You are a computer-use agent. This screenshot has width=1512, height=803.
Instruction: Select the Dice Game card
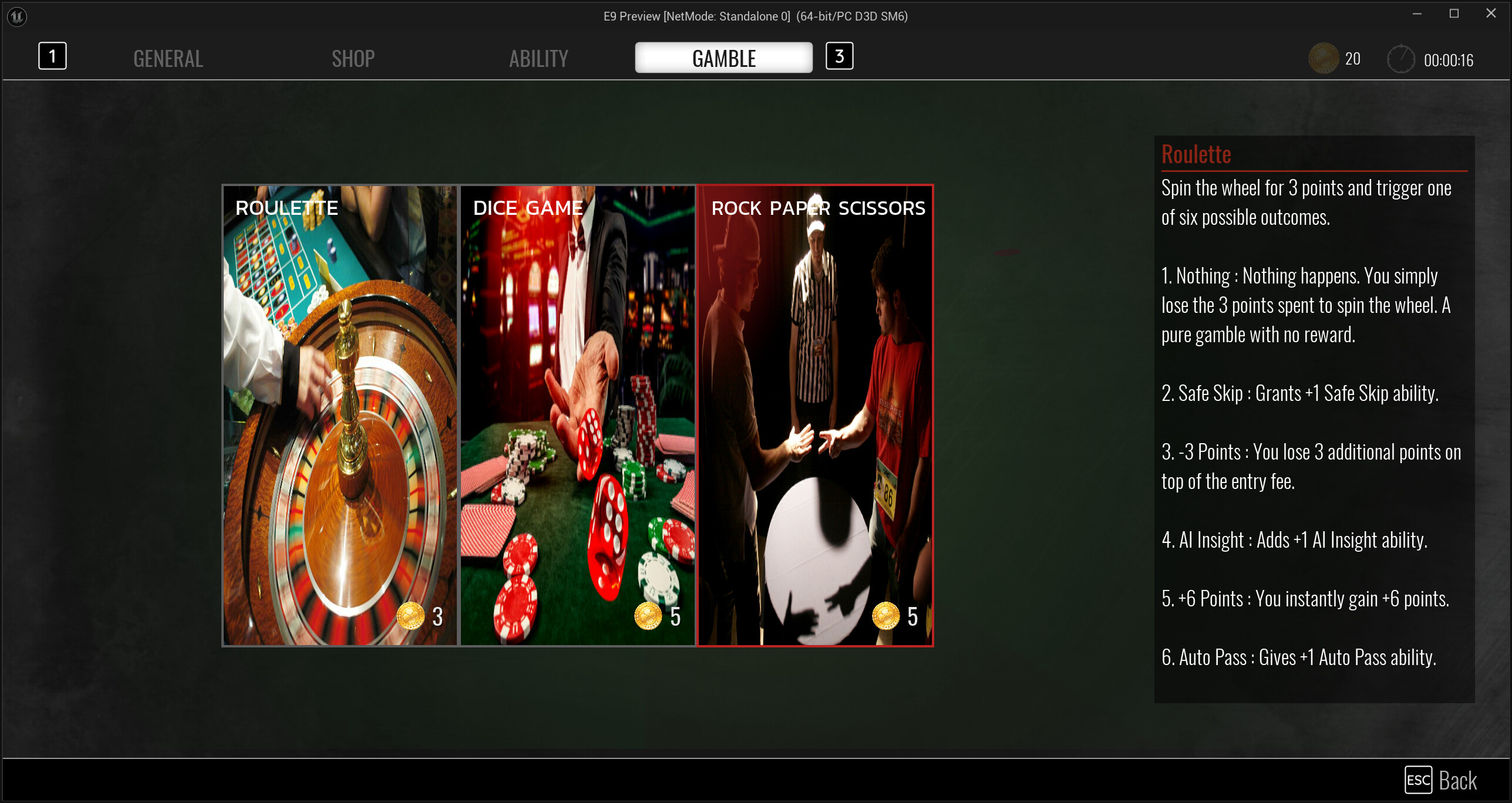(x=578, y=411)
